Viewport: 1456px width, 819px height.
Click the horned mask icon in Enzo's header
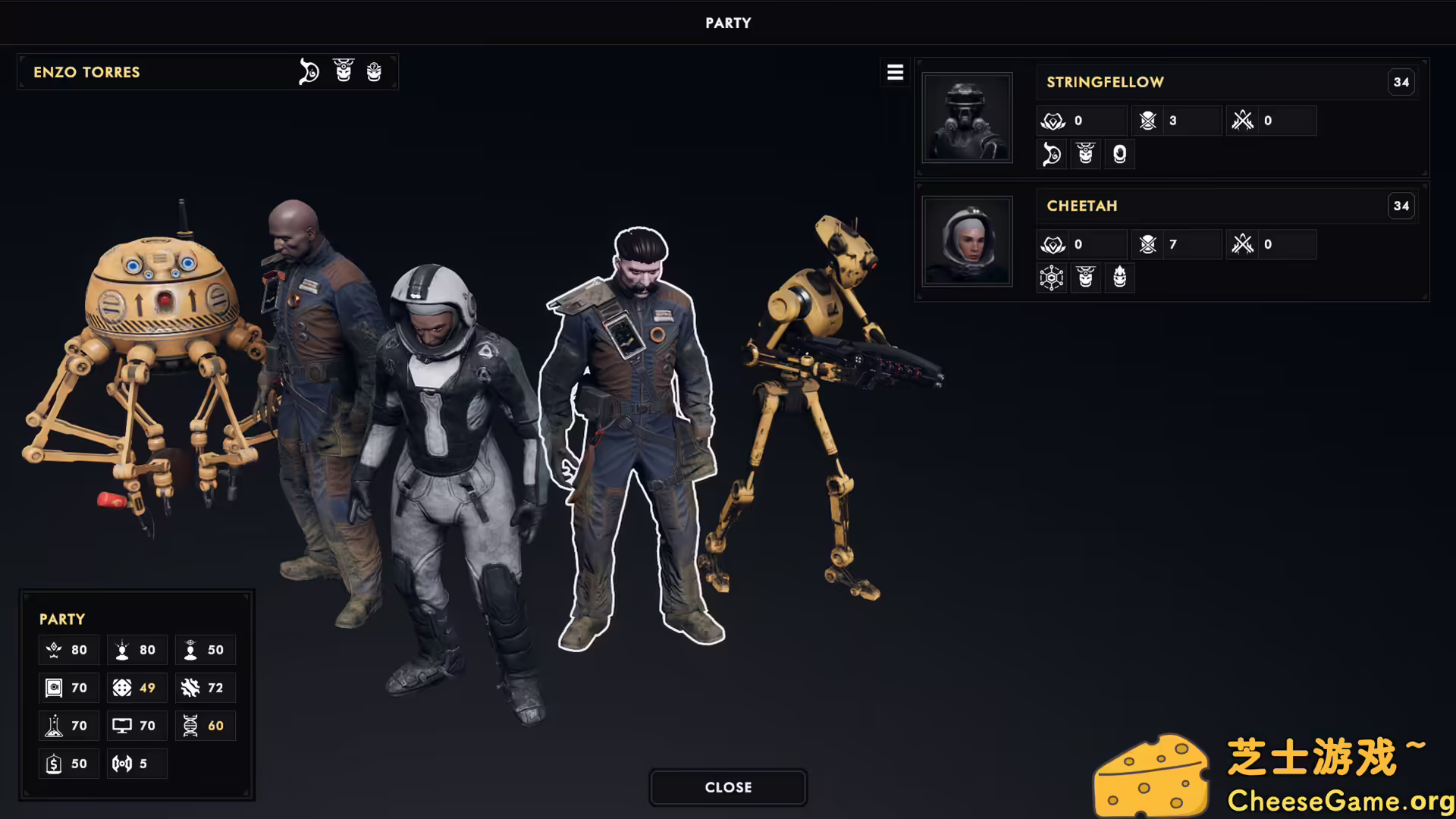pos(344,72)
